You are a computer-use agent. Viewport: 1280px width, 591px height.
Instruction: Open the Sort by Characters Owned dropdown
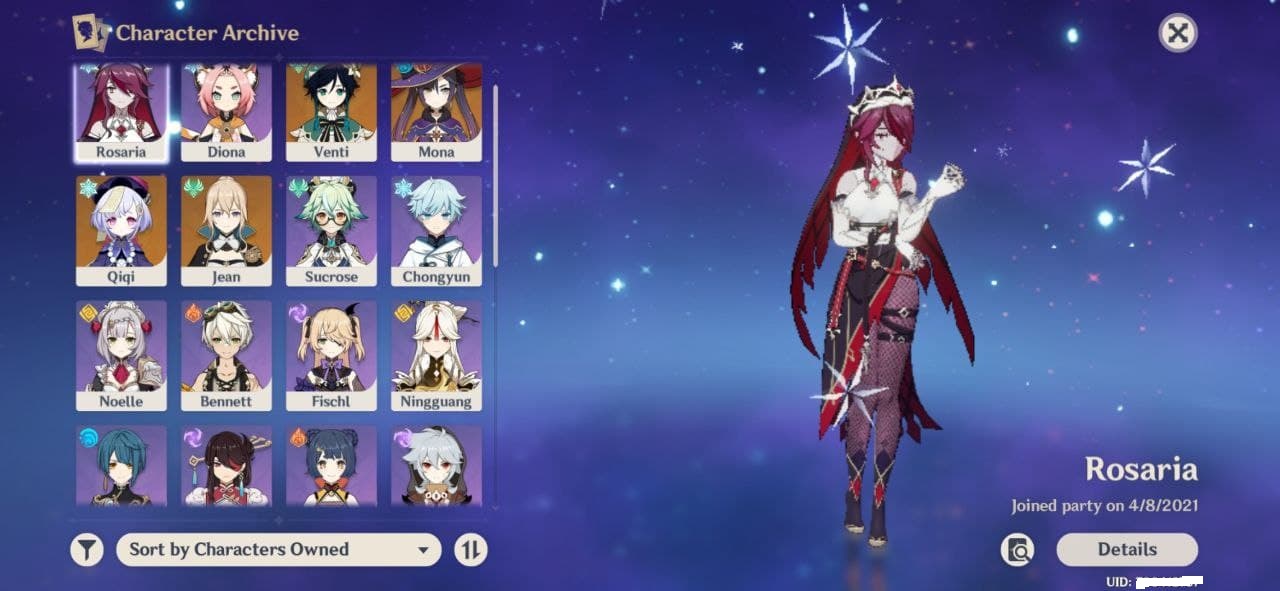click(x=278, y=549)
